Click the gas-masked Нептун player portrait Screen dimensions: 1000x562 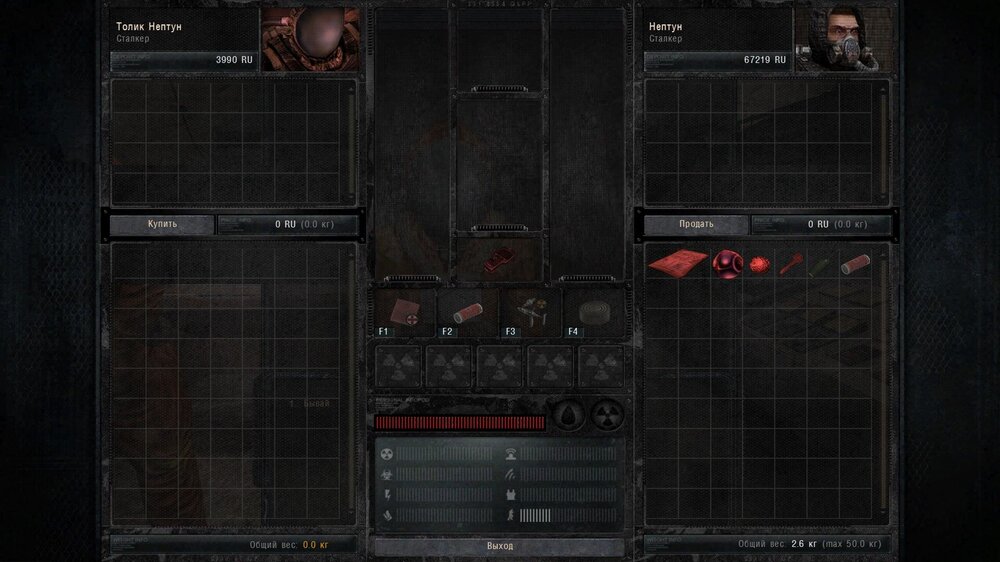tap(842, 39)
